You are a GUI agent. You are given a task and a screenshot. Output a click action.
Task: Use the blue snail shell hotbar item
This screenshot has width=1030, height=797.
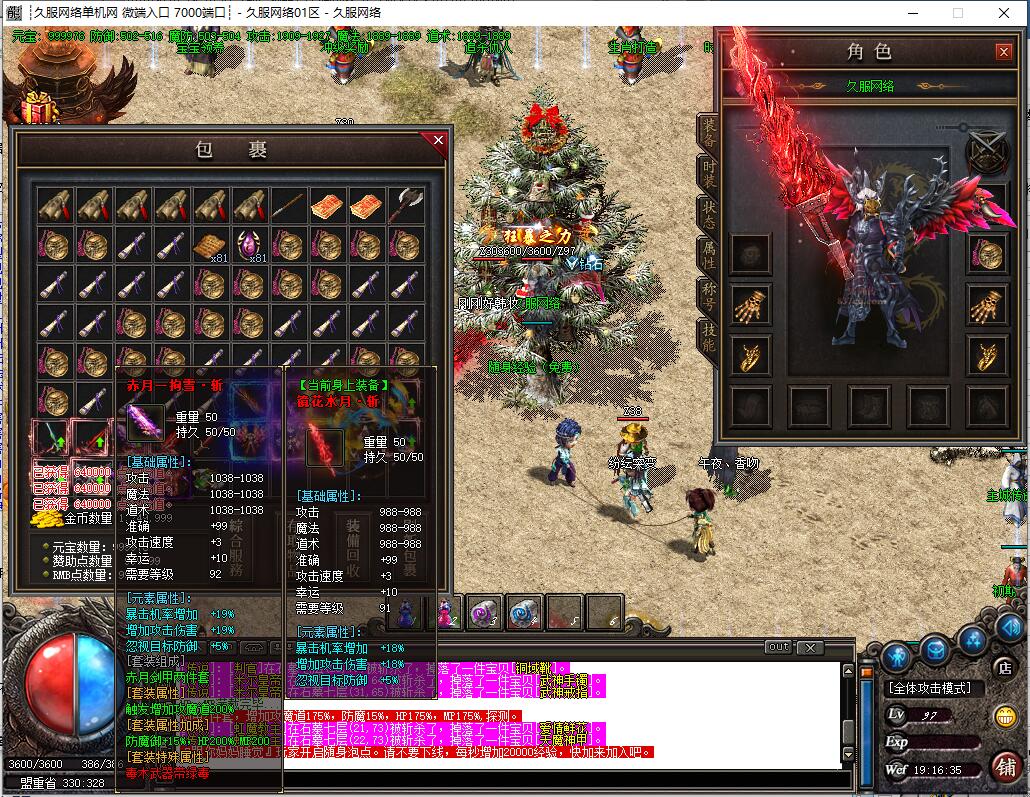coord(523,613)
